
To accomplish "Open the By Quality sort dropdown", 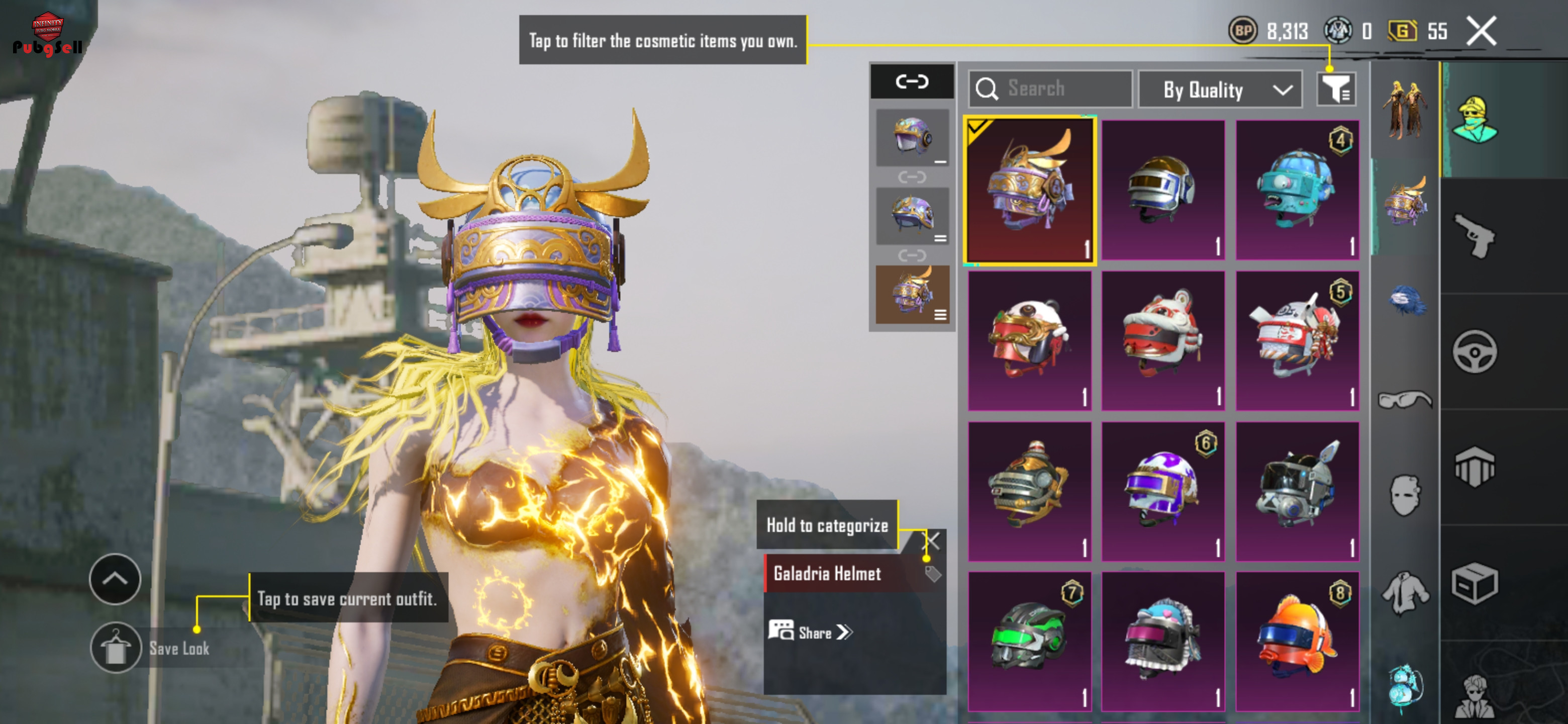I will 1220,90.
